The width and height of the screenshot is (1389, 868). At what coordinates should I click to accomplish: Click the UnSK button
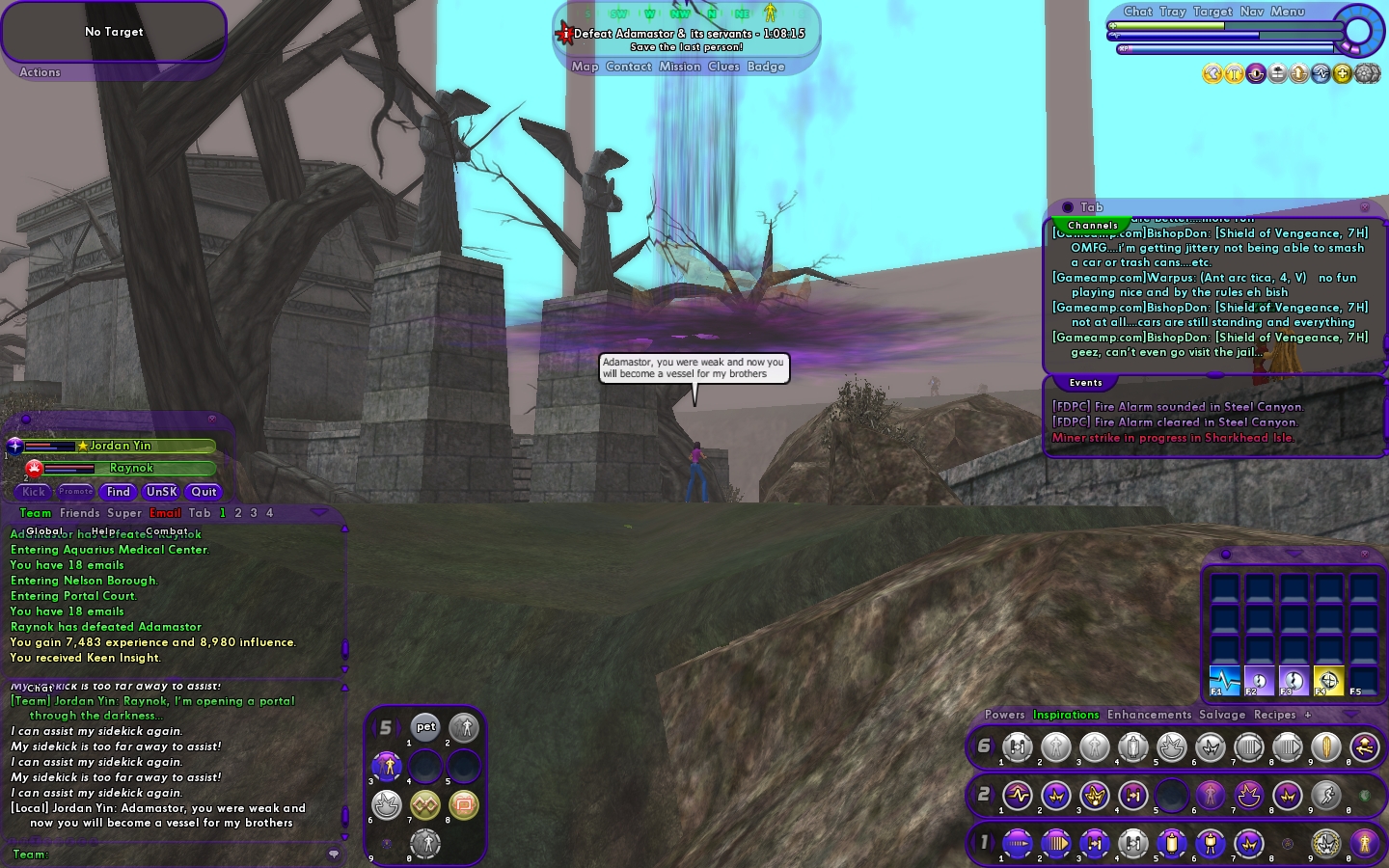click(x=161, y=492)
